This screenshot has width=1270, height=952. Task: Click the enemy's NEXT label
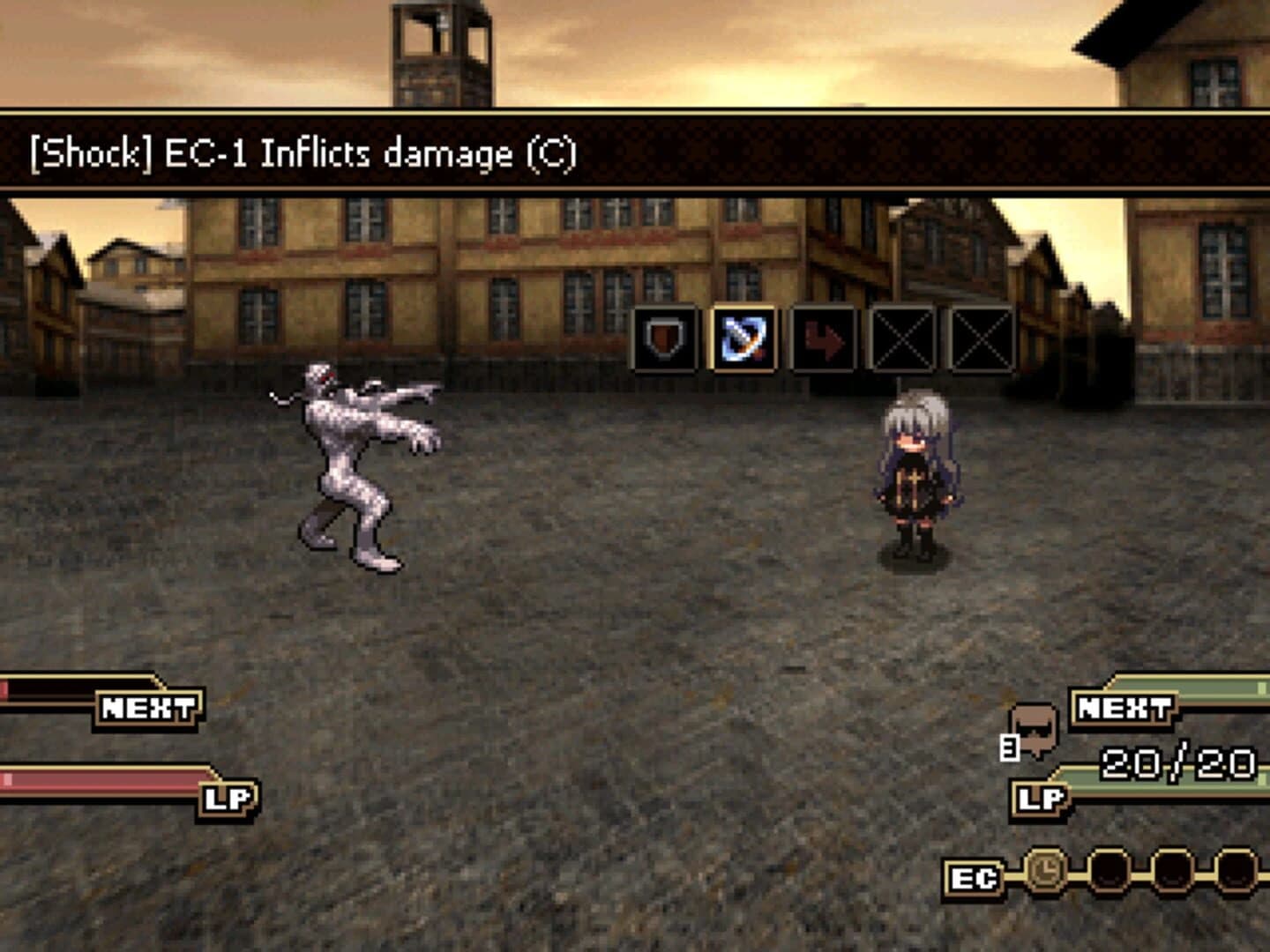tap(146, 705)
